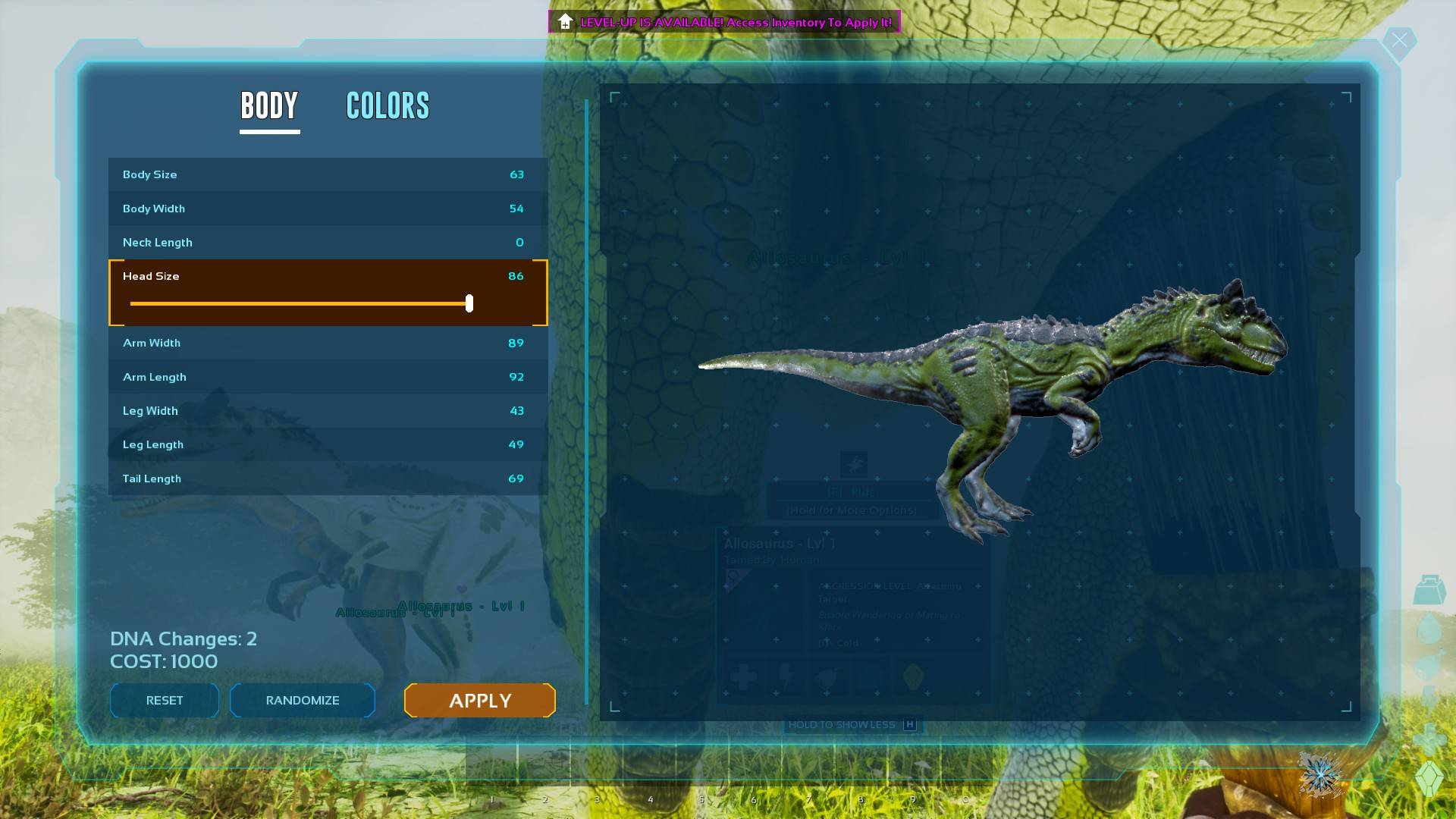Open the Neck Length setting
The height and width of the screenshot is (819, 1456).
(x=328, y=243)
